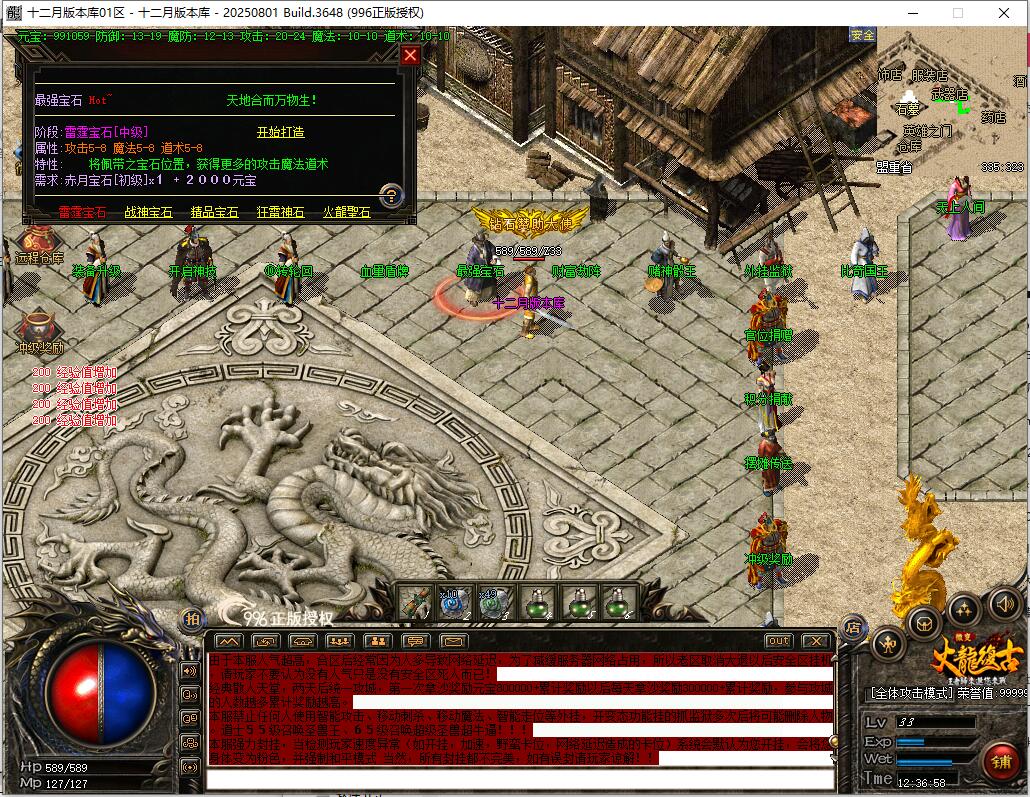Minimize the game window
The height and width of the screenshot is (797, 1030).
(911, 12)
